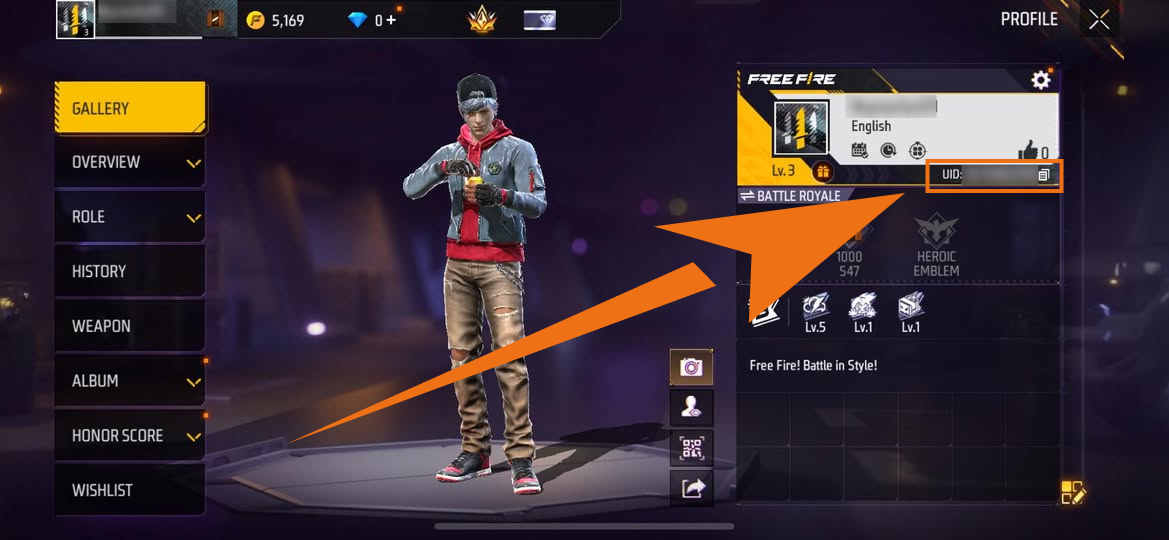Close the Profile screen with the X
1169x540 pixels.
[x=1099, y=19]
